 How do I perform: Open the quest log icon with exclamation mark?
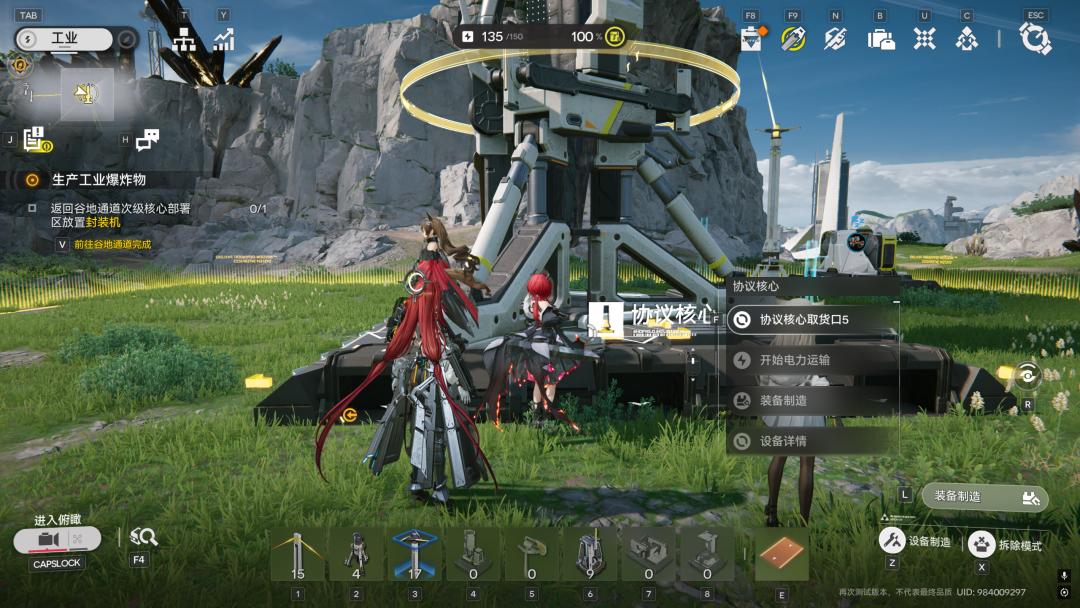37,140
